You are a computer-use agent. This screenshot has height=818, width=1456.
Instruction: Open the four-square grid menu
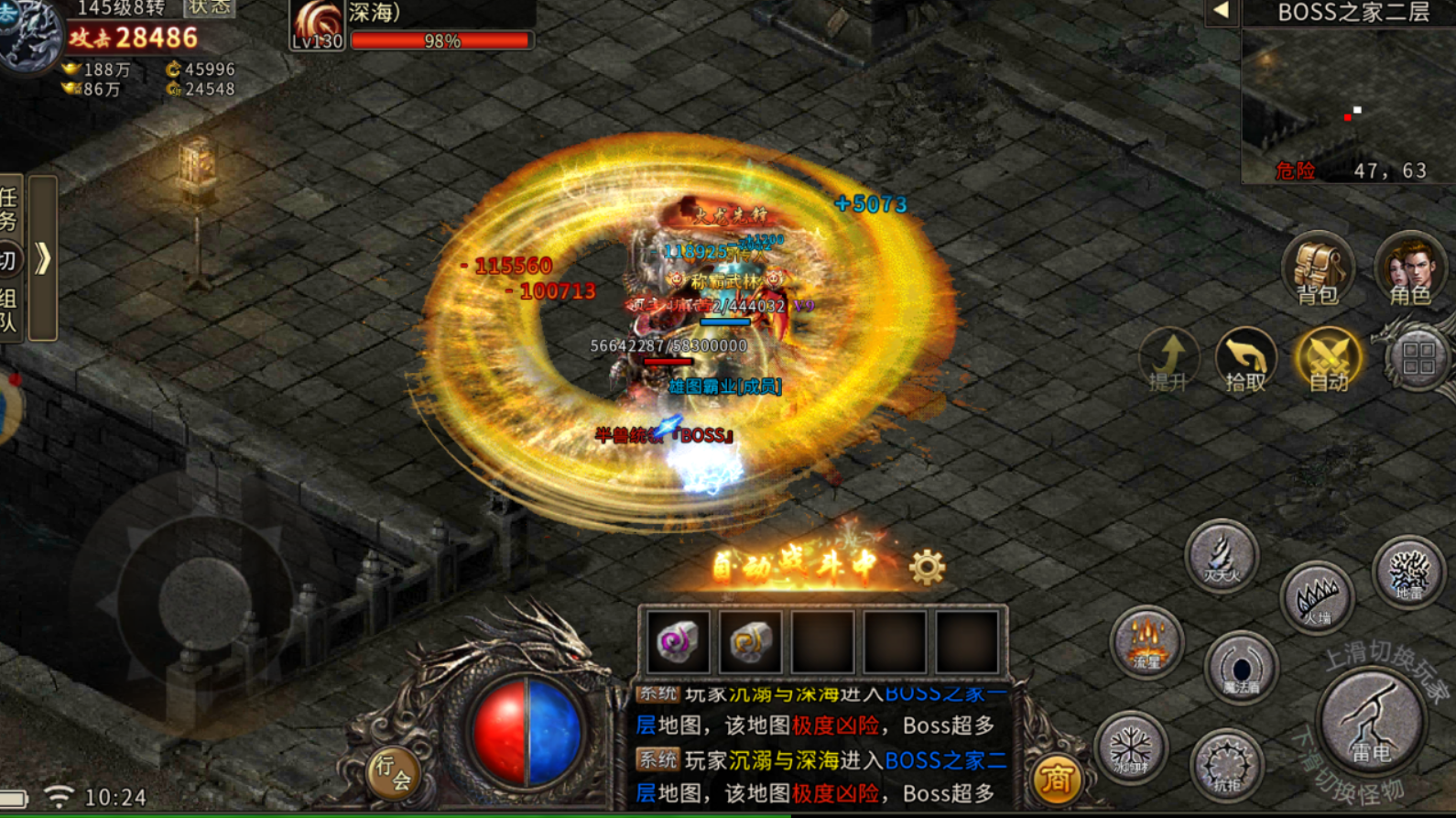1418,357
